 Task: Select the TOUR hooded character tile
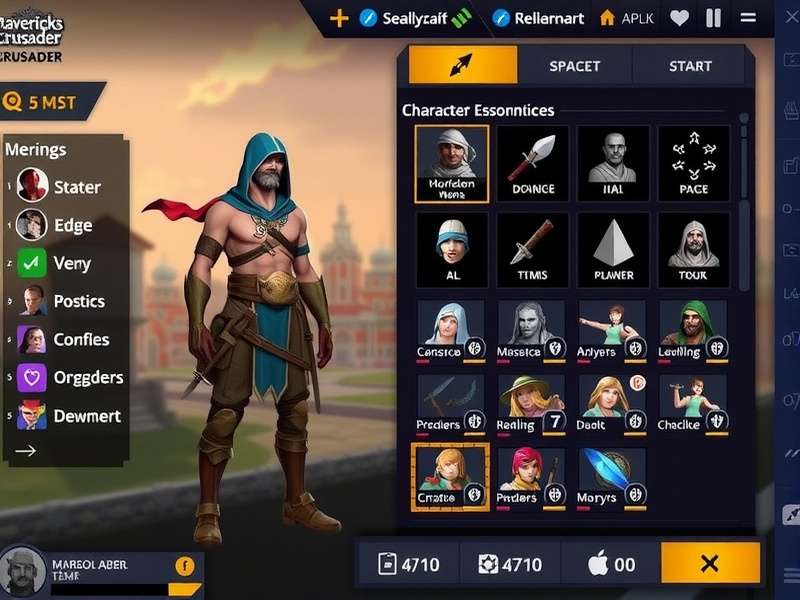pos(693,249)
